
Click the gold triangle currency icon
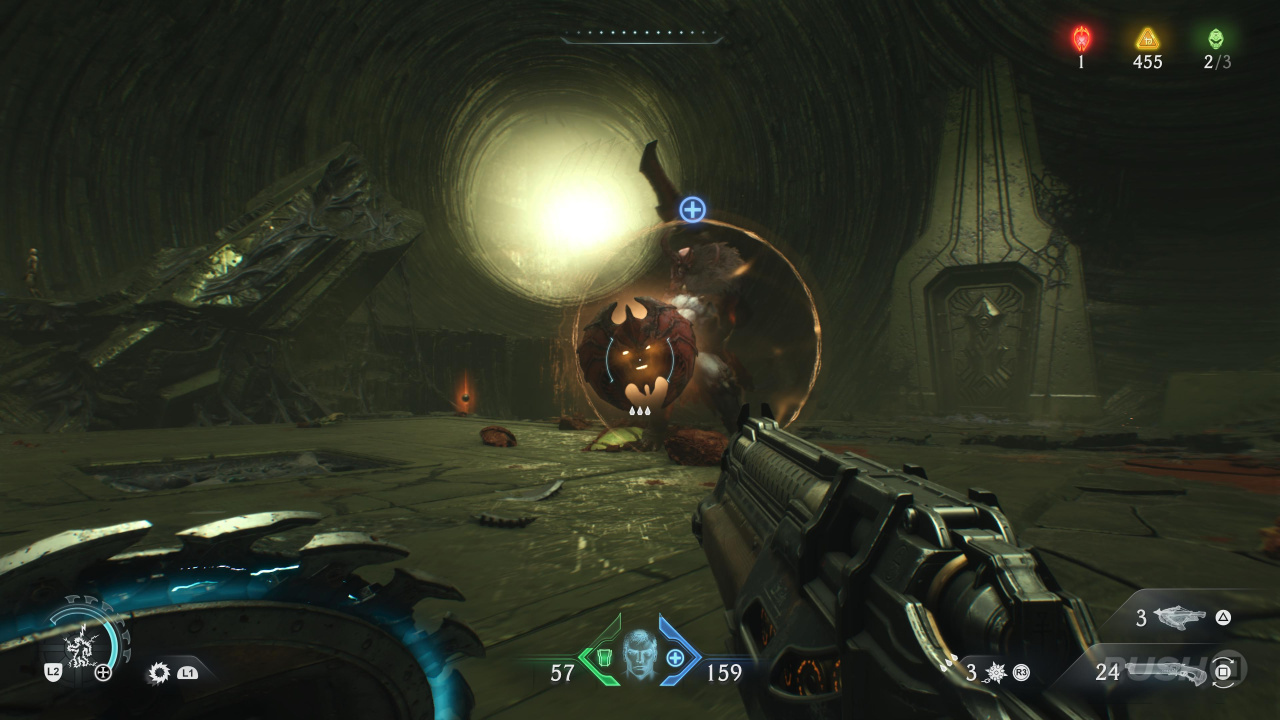1147,38
